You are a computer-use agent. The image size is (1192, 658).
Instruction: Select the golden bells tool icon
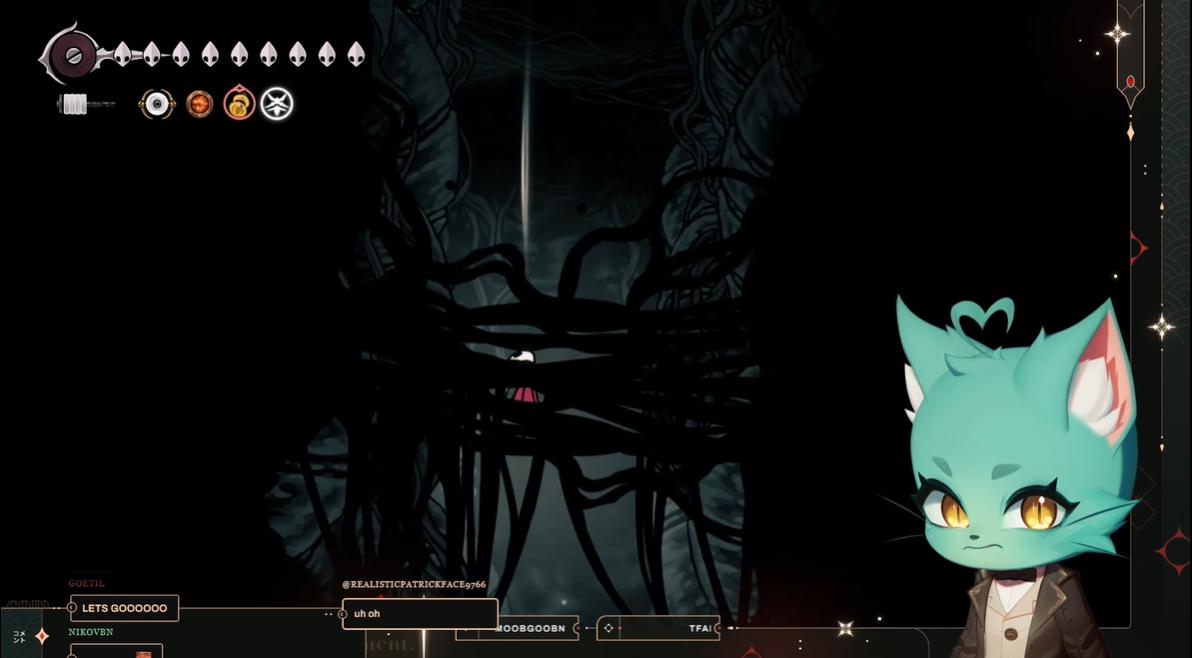(239, 104)
